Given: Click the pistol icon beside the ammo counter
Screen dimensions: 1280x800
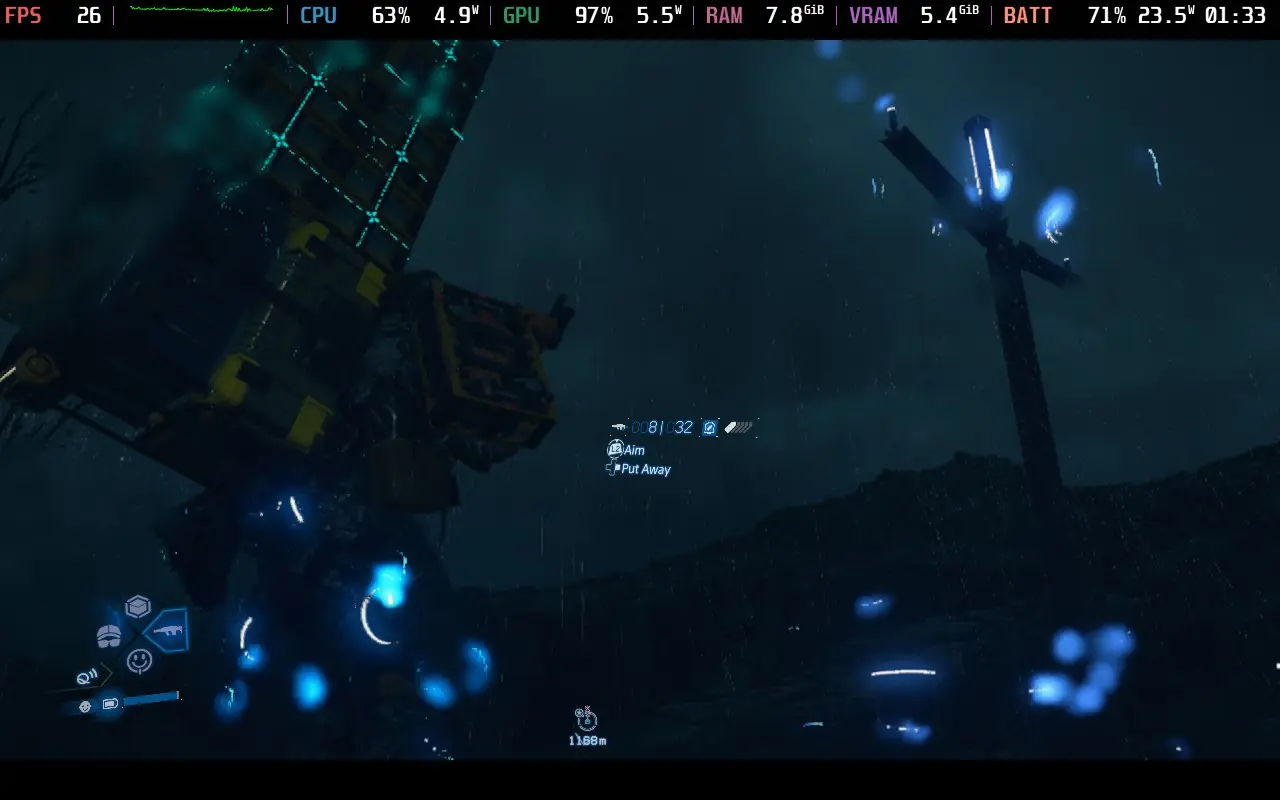Looking at the screenshot, I should tap(619, 427).
